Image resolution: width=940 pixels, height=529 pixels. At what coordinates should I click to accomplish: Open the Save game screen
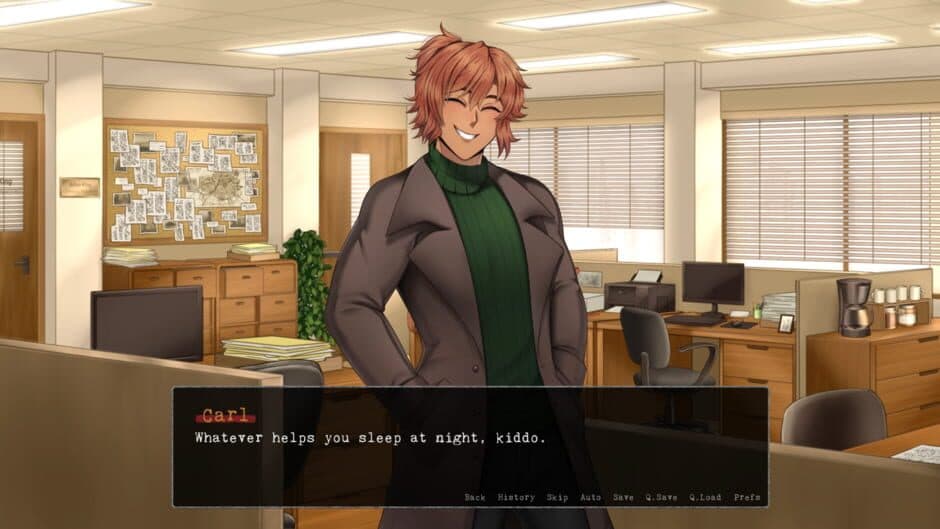coord(623,497)
